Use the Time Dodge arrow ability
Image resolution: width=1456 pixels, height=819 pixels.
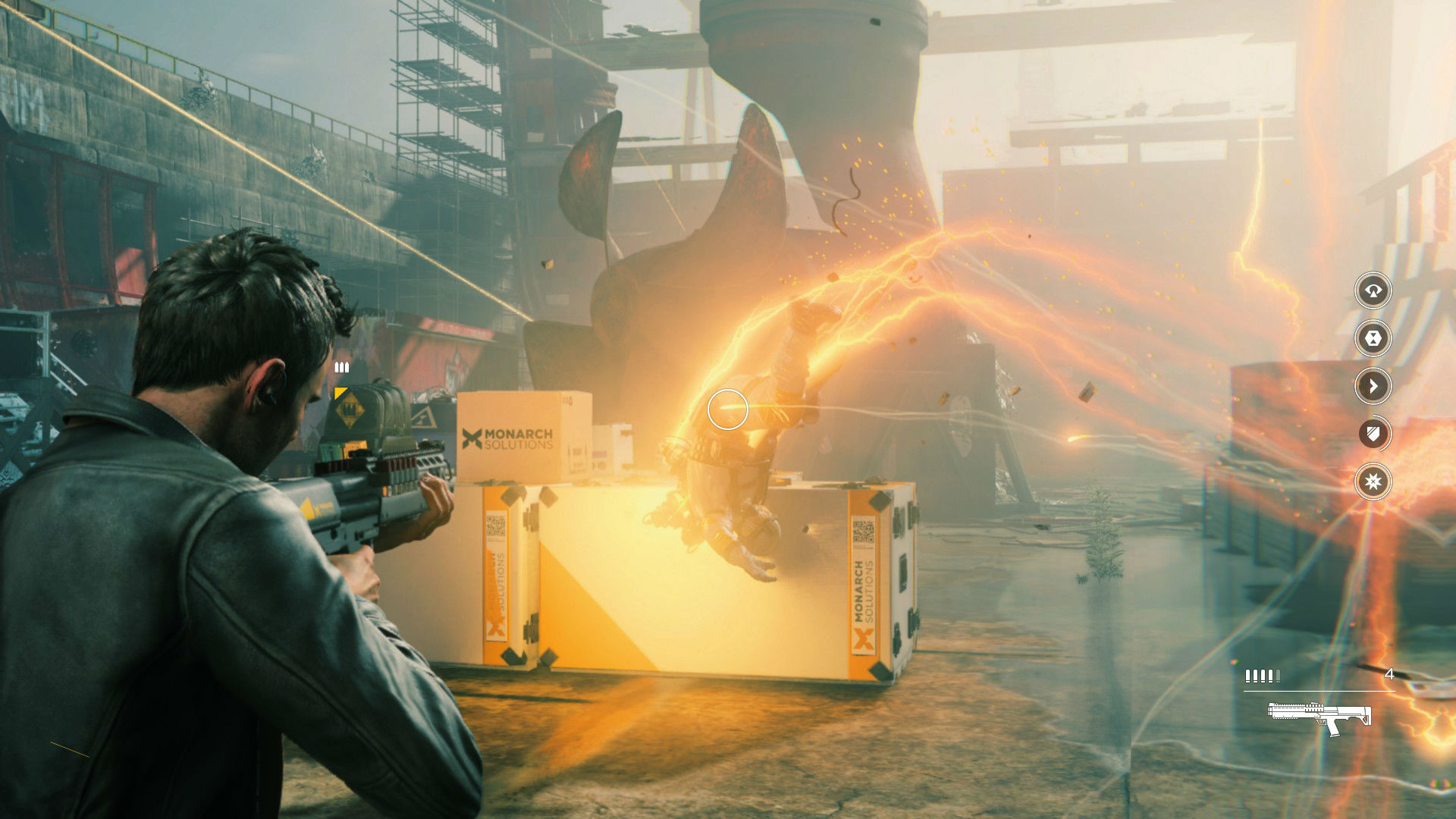(1373, 386)
